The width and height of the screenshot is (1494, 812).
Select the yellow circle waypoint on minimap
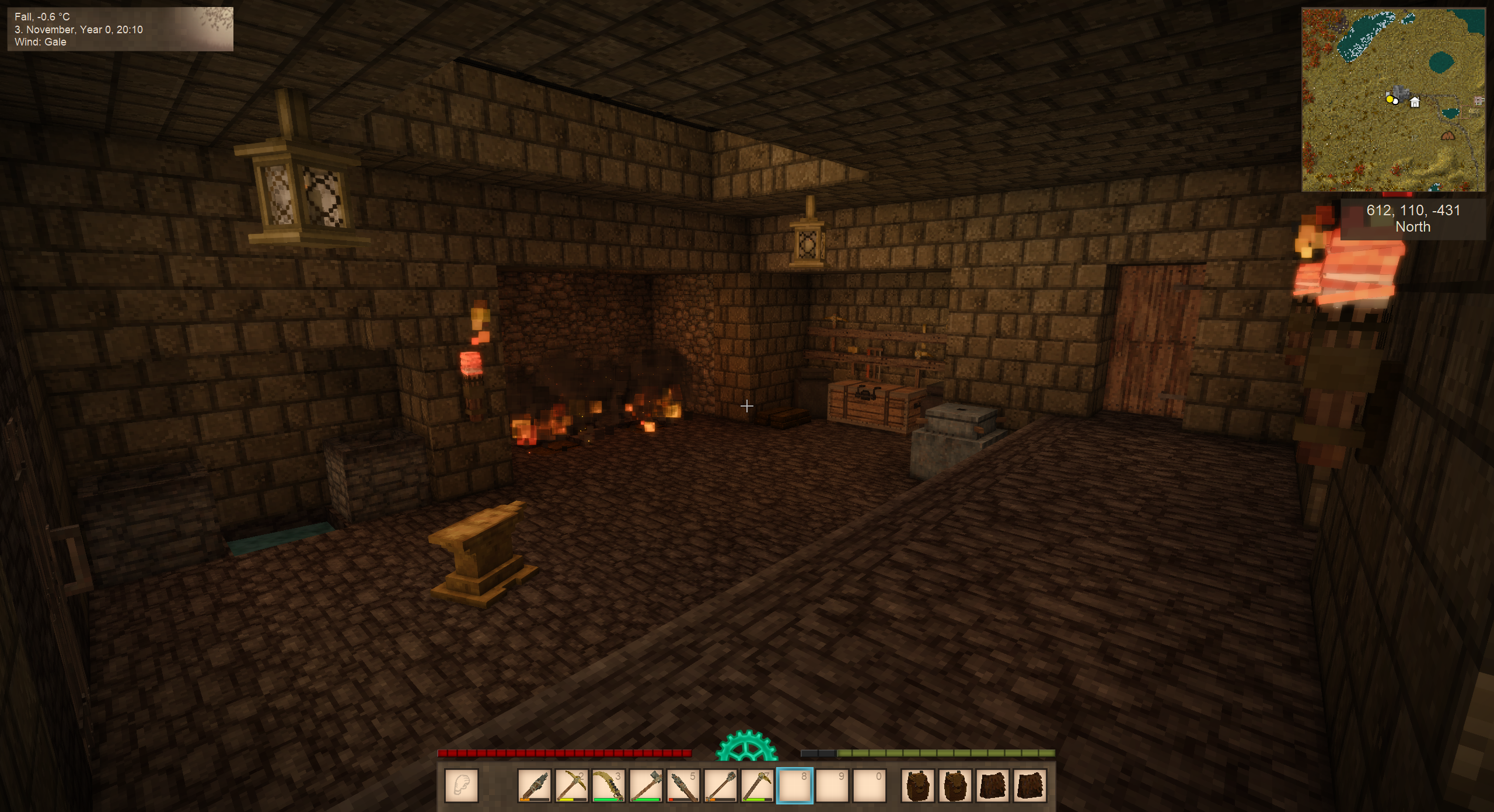[x=1390, y=99]
